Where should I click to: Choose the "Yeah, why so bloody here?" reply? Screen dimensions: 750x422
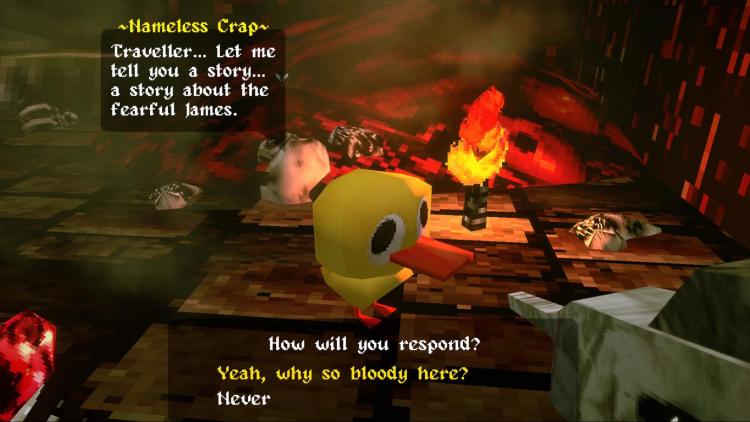(x=343, y=374)
